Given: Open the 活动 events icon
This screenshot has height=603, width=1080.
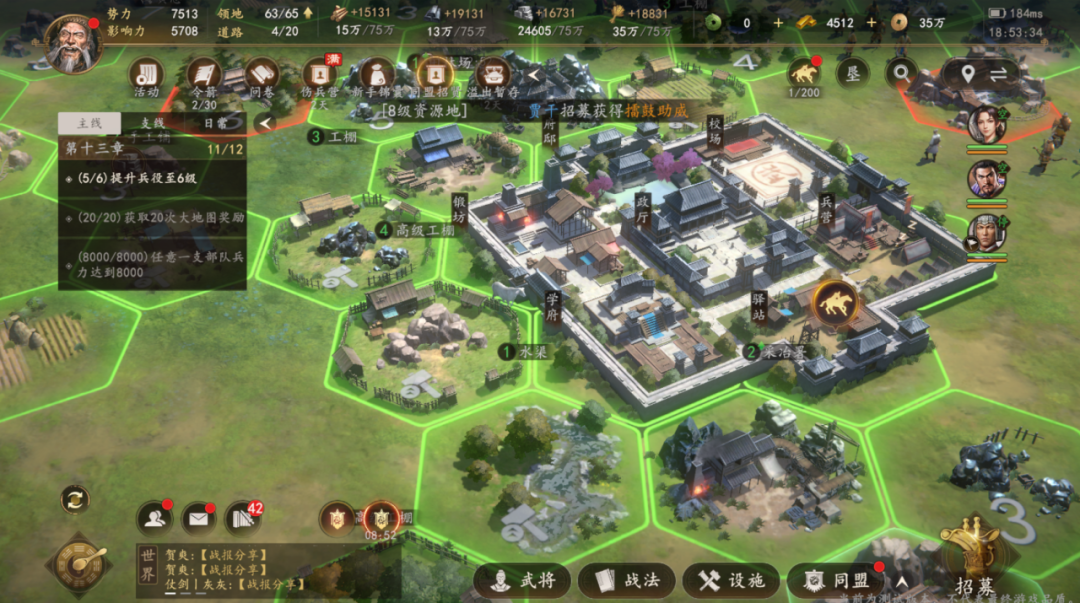Looking at the screenshot, I should click(146, 75).
